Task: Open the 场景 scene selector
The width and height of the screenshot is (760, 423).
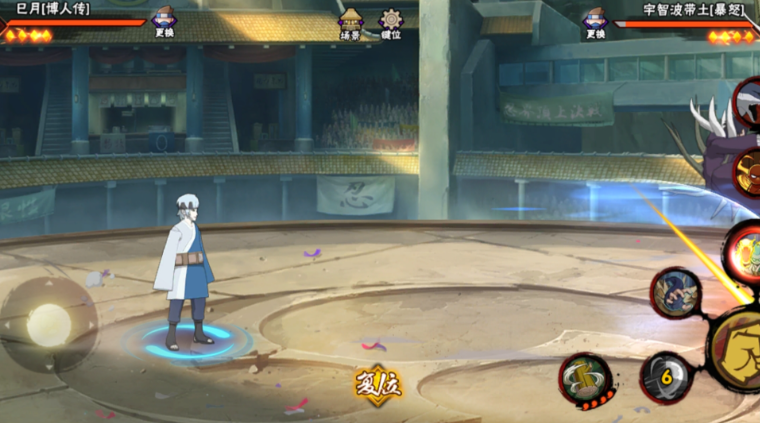Action: pos(350,24)
